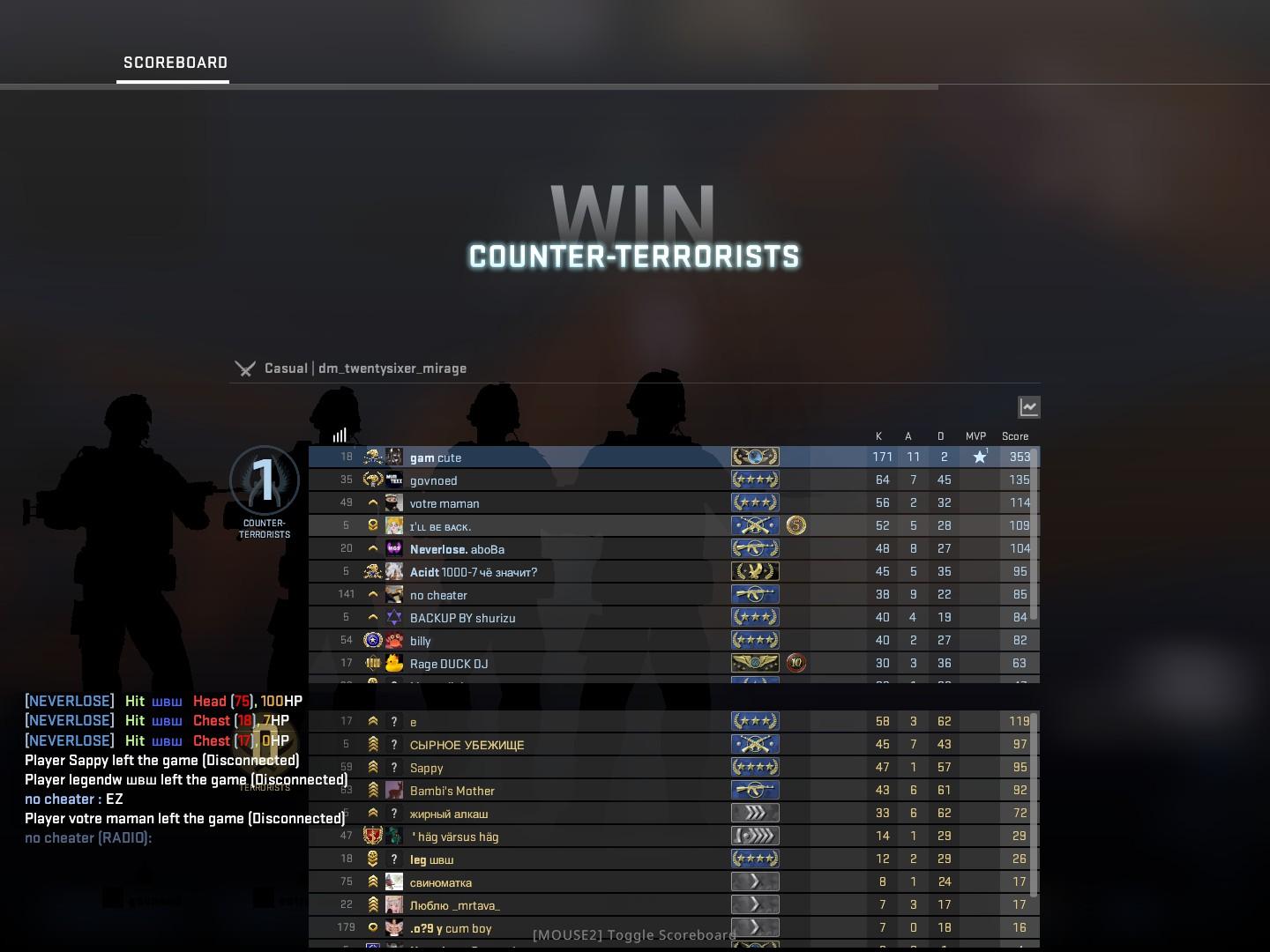Click gam cute's Global Elite rank badge

tap(754, 457)
